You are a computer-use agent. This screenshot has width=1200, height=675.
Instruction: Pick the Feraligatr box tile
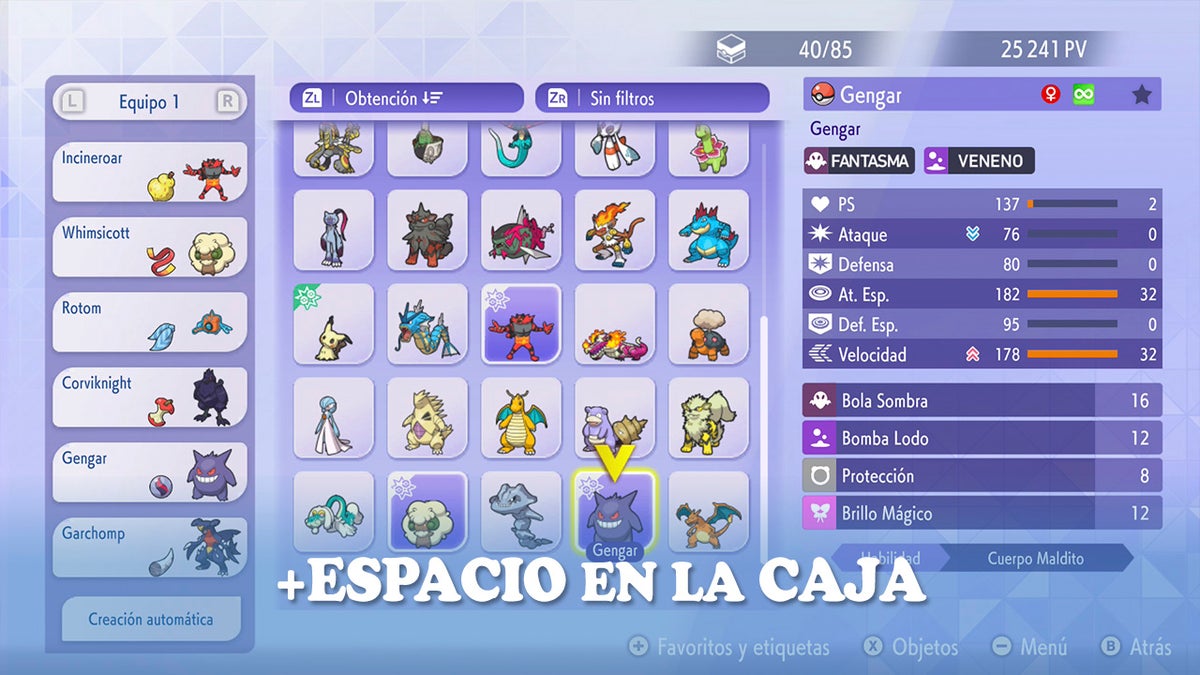point(708,230)
